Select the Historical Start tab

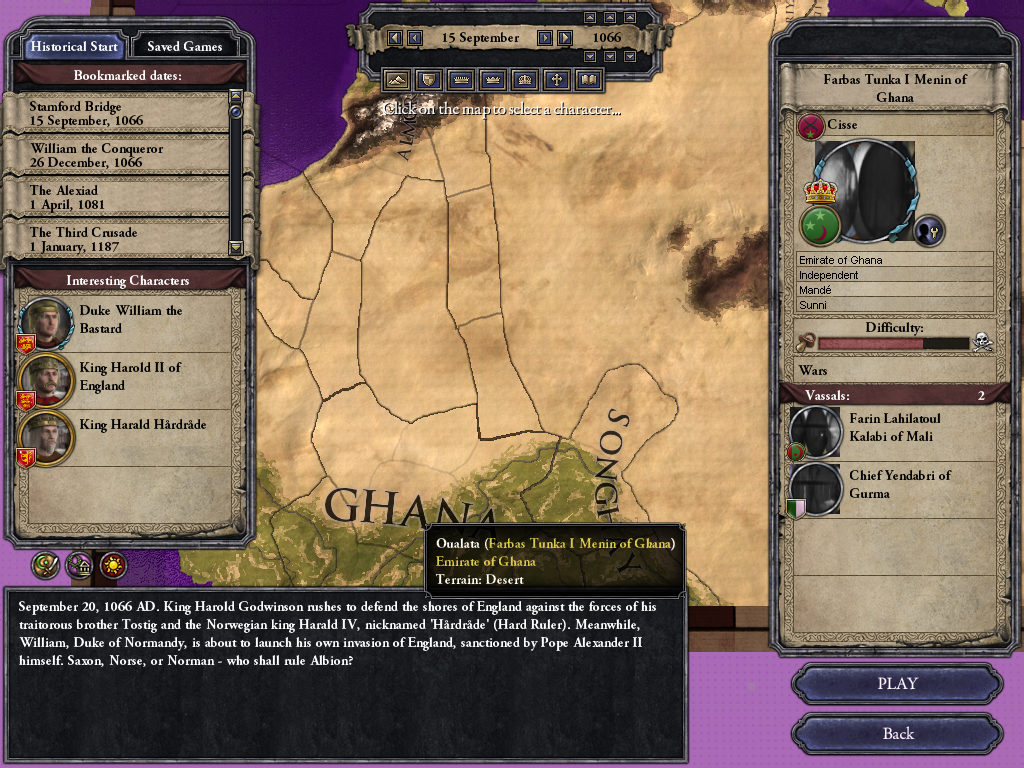pos(74,46)
